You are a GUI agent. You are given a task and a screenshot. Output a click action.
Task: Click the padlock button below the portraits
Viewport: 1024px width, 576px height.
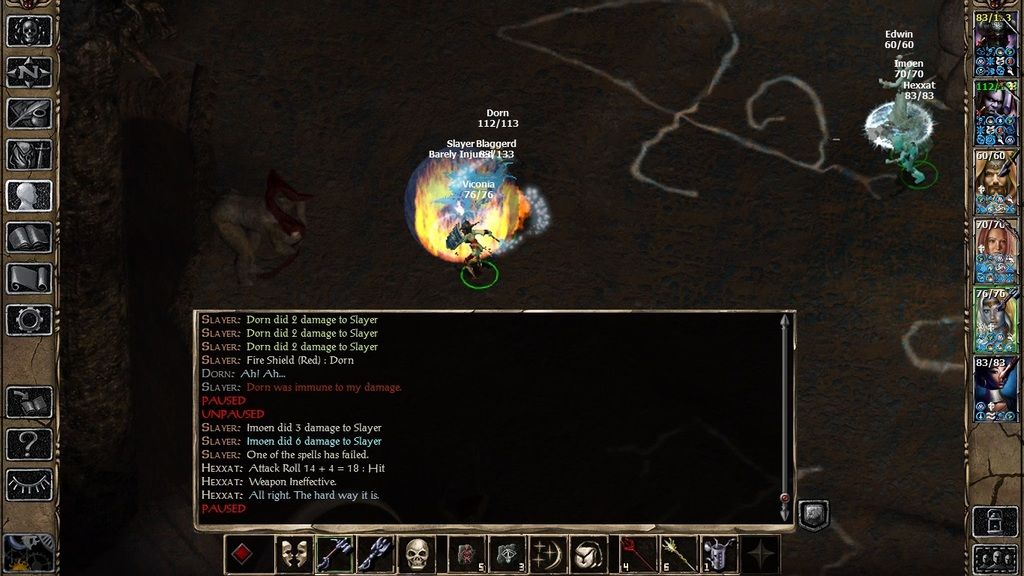click(x=995, y=519)
